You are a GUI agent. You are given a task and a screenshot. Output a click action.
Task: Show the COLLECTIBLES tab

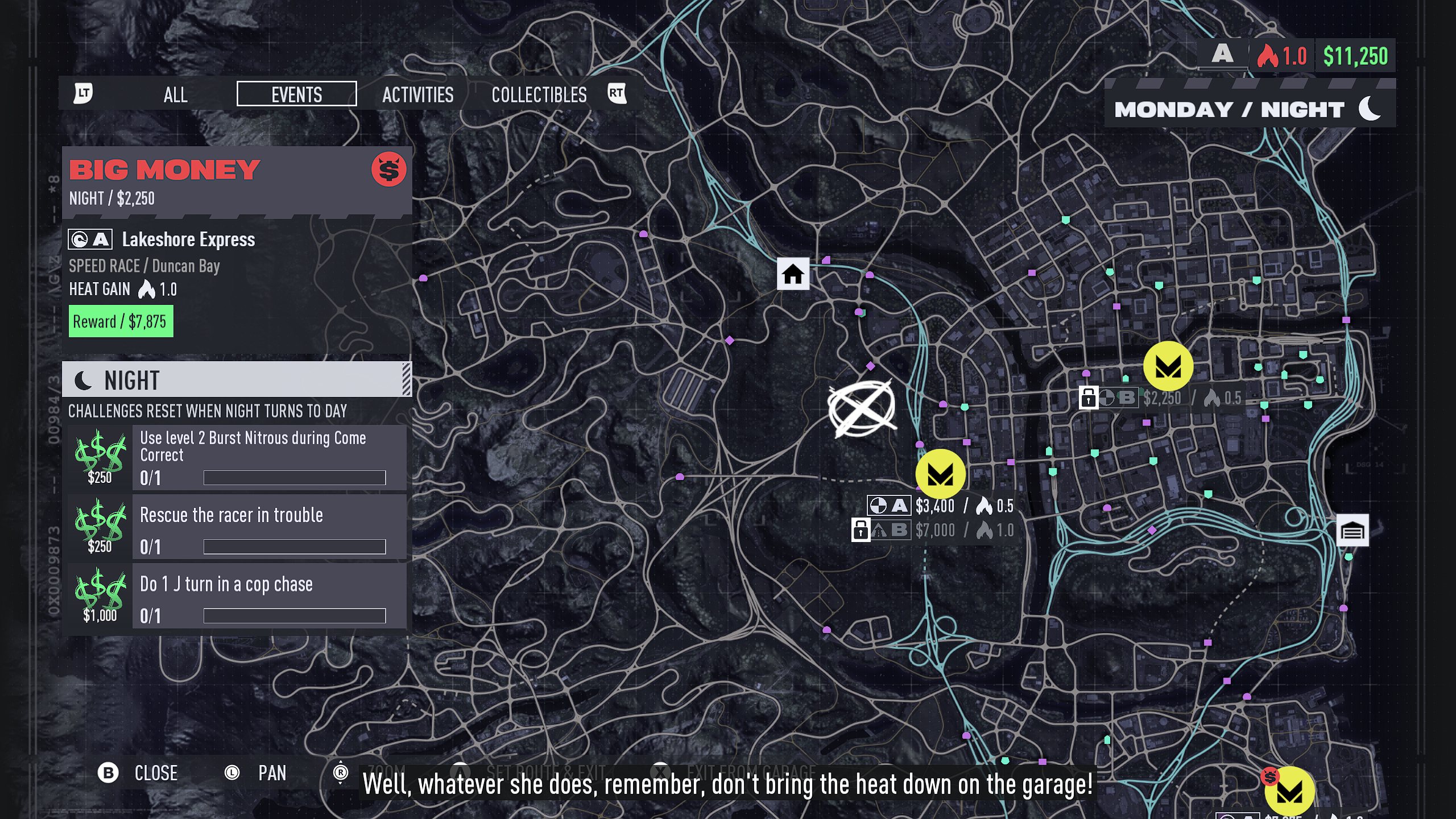[539, 94]
